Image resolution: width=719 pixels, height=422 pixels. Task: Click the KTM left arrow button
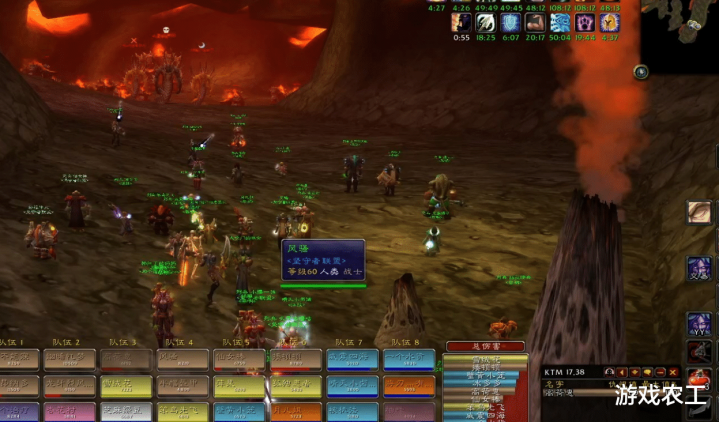625,373
